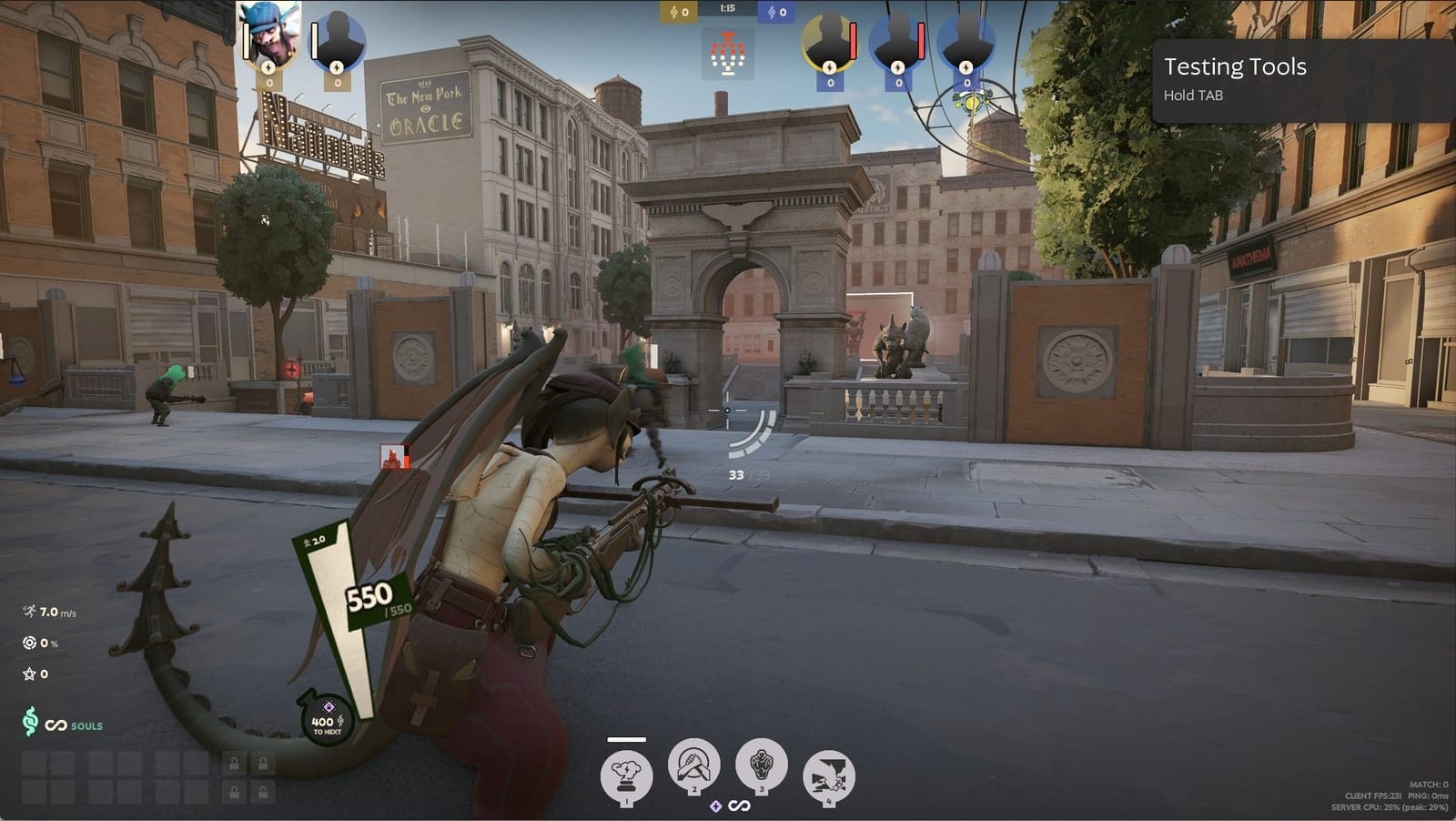Select the blue-hat hero portrait
The width and height of the screenshot is (1456, 821).
(x=269, y=36)
